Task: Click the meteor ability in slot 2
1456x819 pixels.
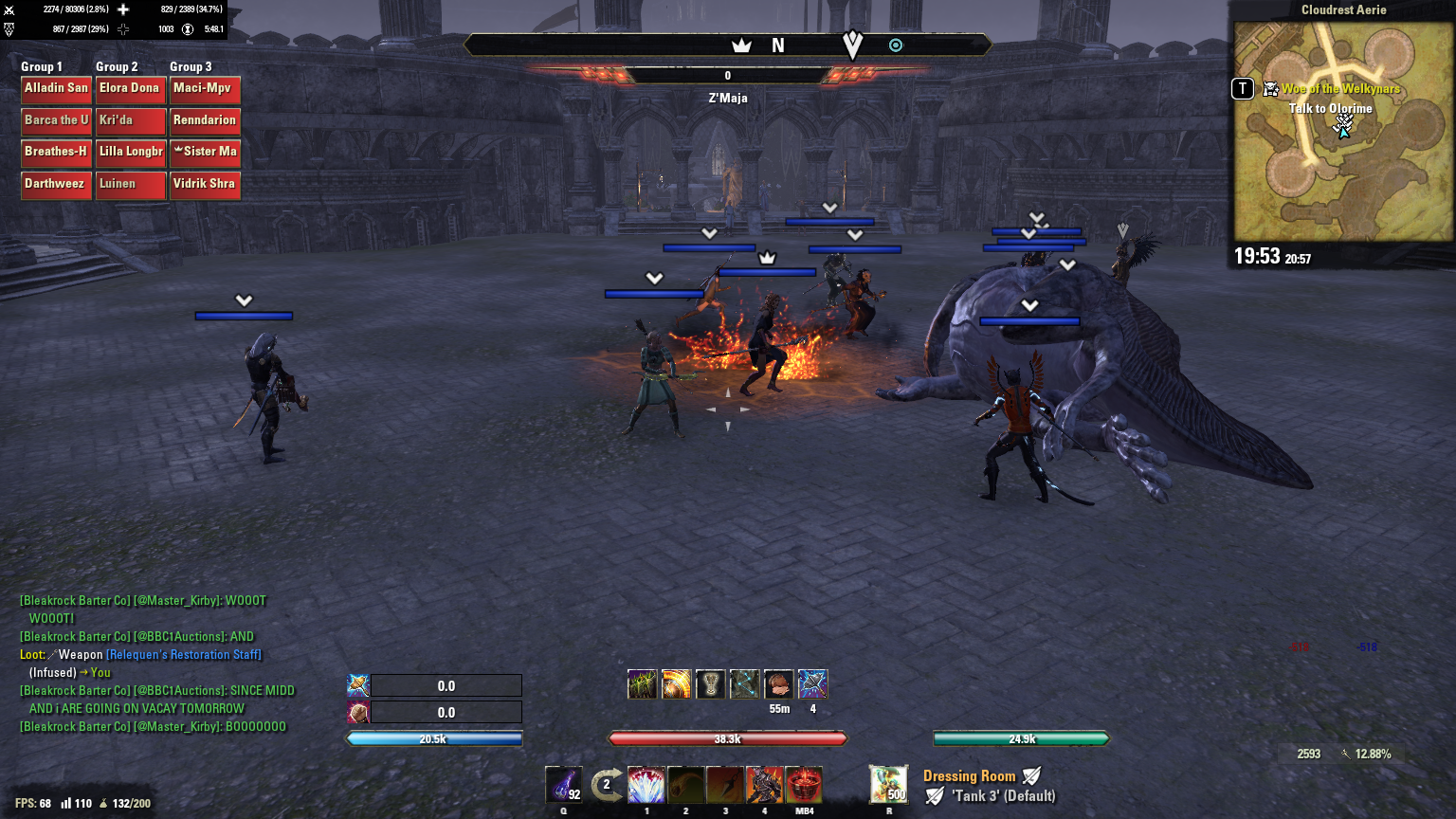Action: [685, 787]
